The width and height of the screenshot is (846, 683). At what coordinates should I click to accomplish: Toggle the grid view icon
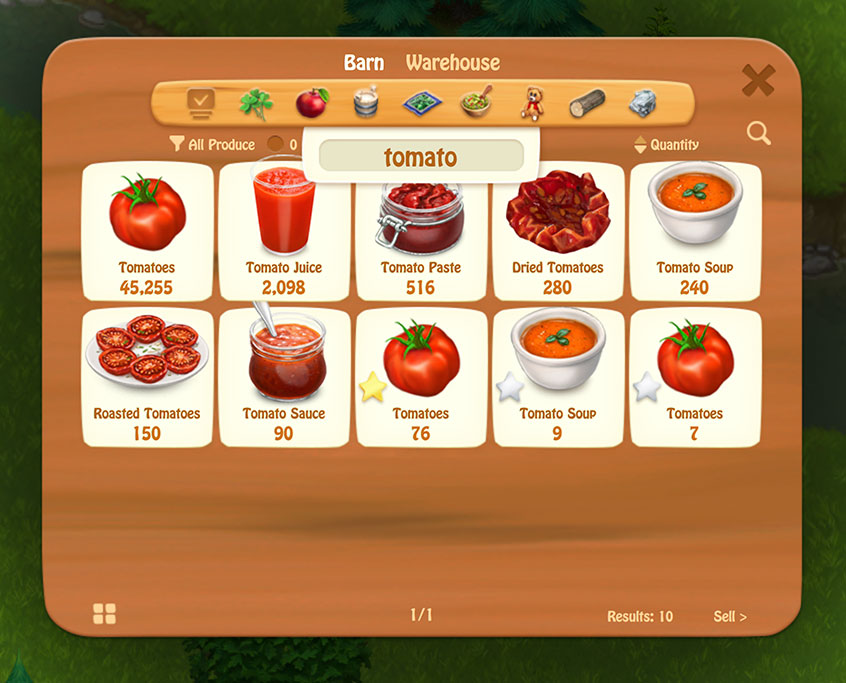pyautogui.click(x=104, y=614)
